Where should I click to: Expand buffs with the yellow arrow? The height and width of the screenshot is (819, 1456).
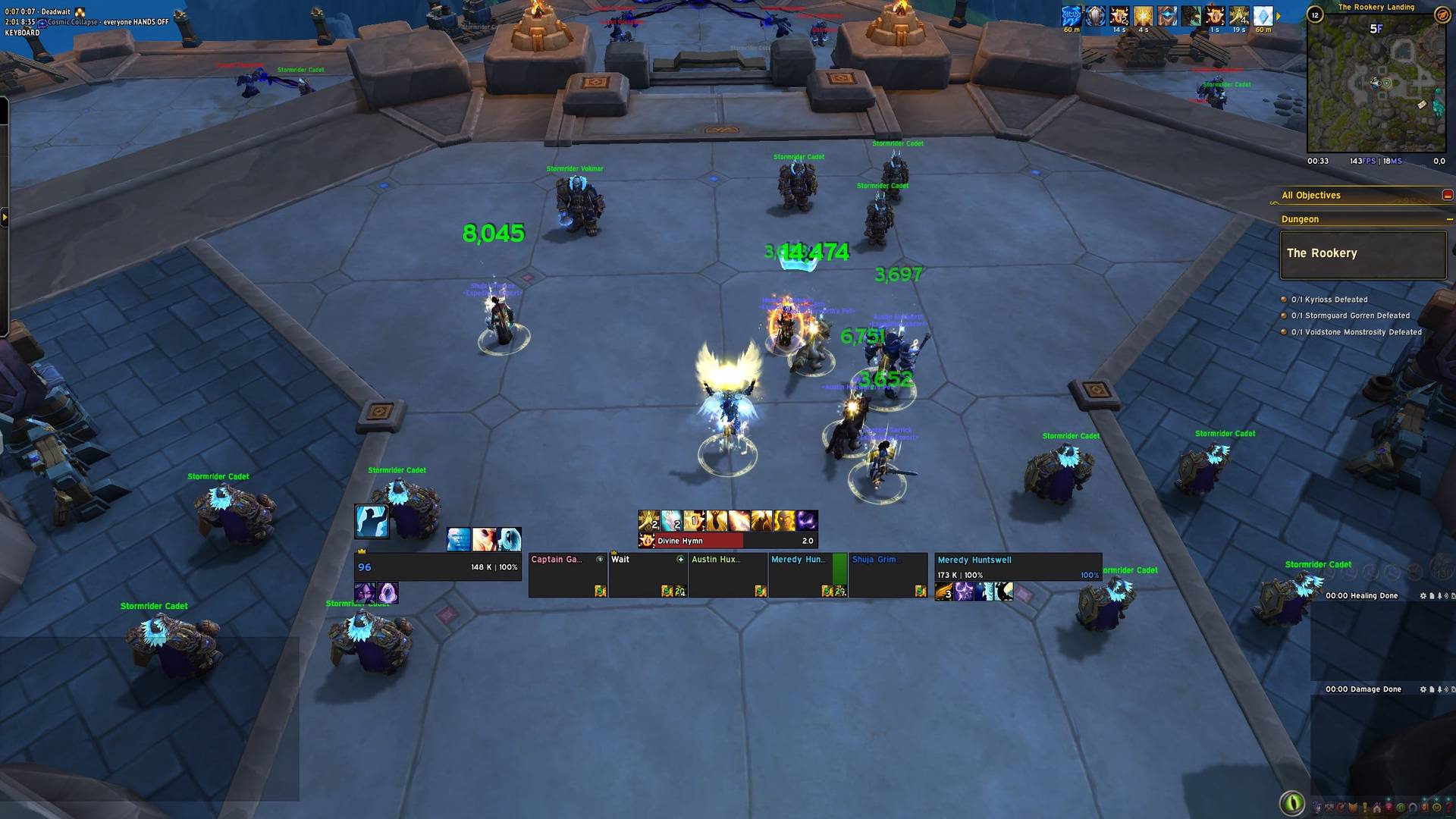[1279, 16]
